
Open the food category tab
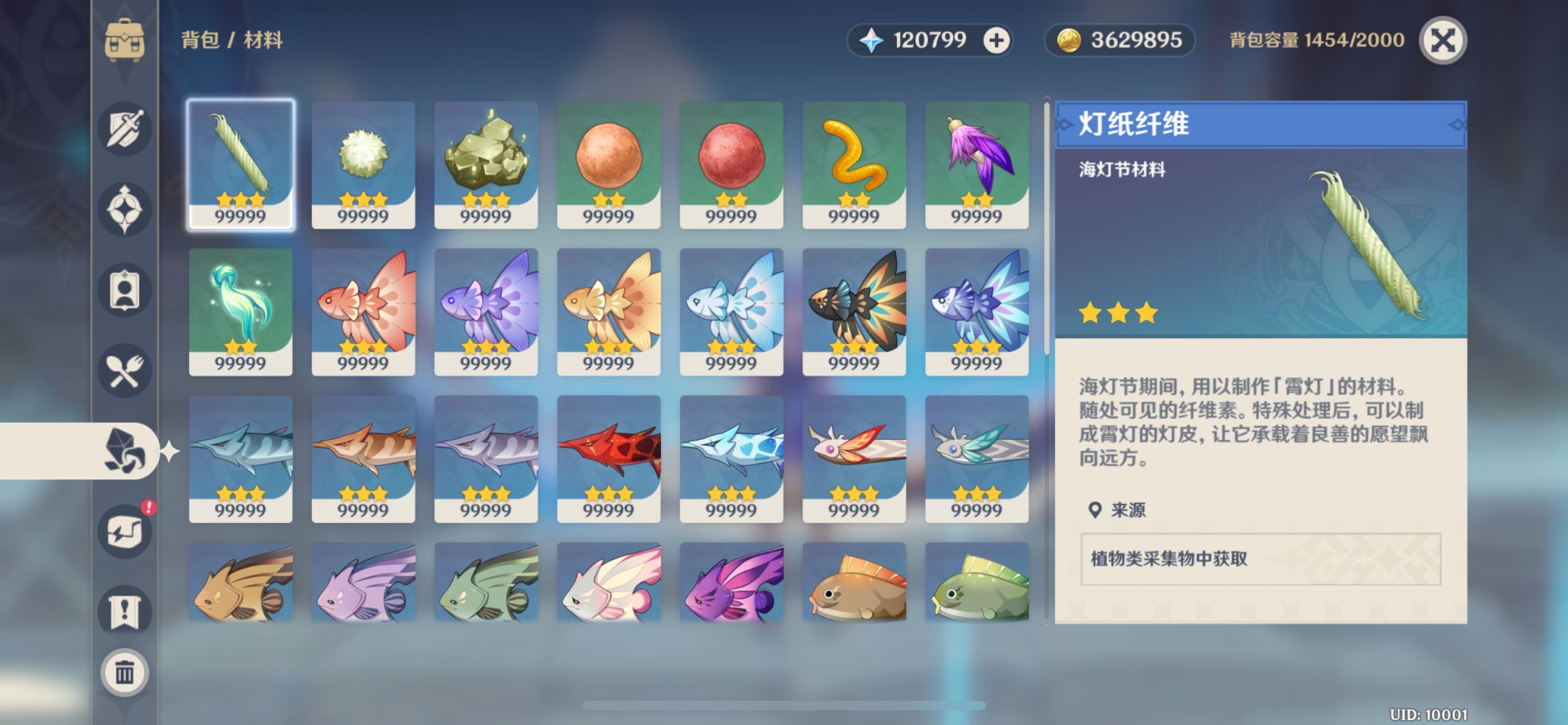pos(124,371)
